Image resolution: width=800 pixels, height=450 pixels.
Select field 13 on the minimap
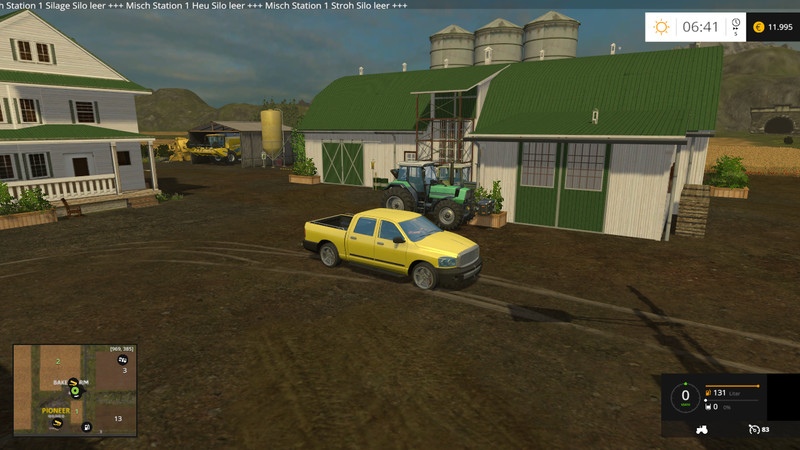[117, 418]
